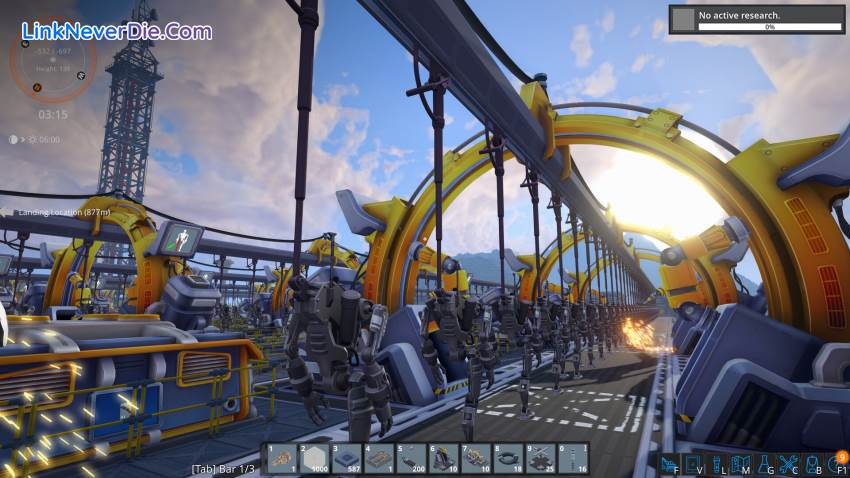Select the hotbar item with count 25
This screenshot has height=478, width=850.
coord(541,458)
